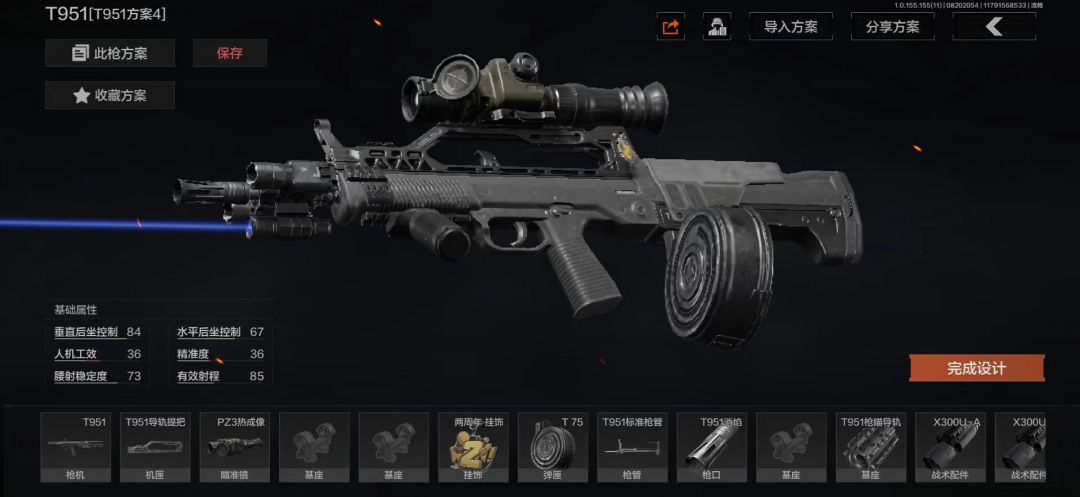Screen dimensions: 1080x497
Task: Select the T951导轨提把 rail handle slot
Action: tap(155, 448)
